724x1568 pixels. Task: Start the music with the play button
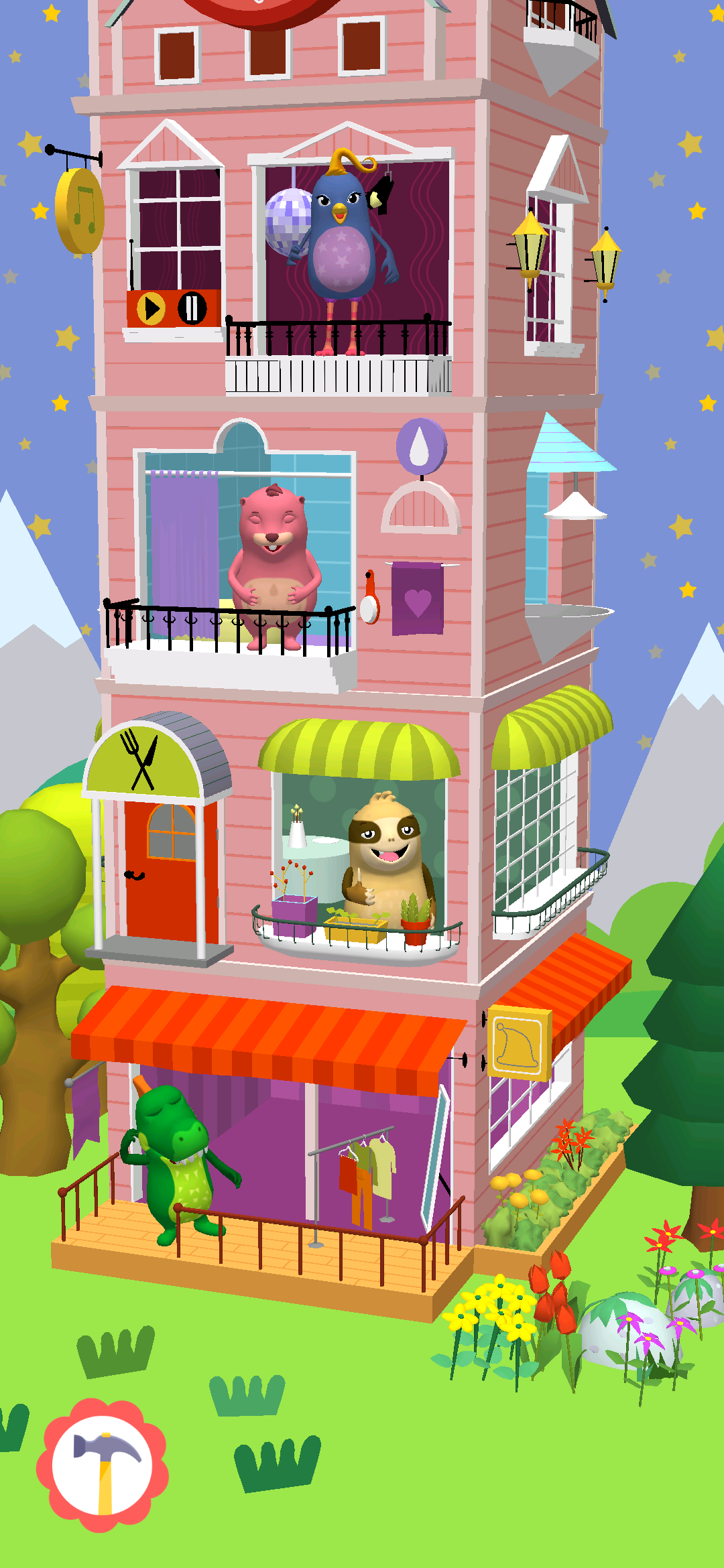(152, 309)
